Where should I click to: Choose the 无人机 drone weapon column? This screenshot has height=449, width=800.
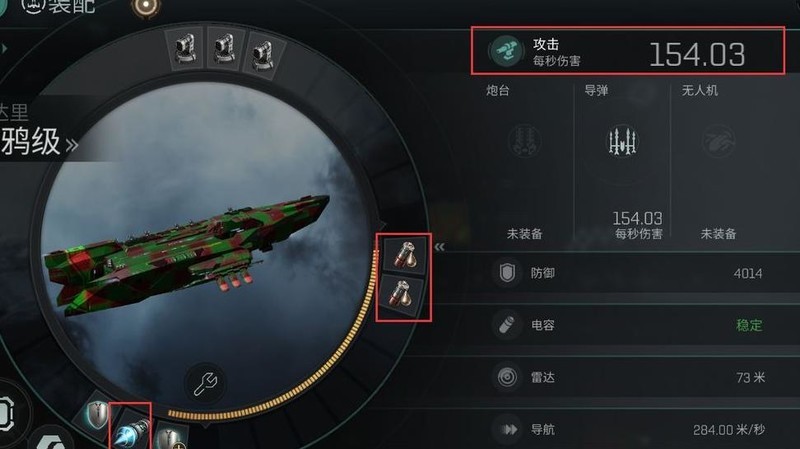tap(718, 160)
